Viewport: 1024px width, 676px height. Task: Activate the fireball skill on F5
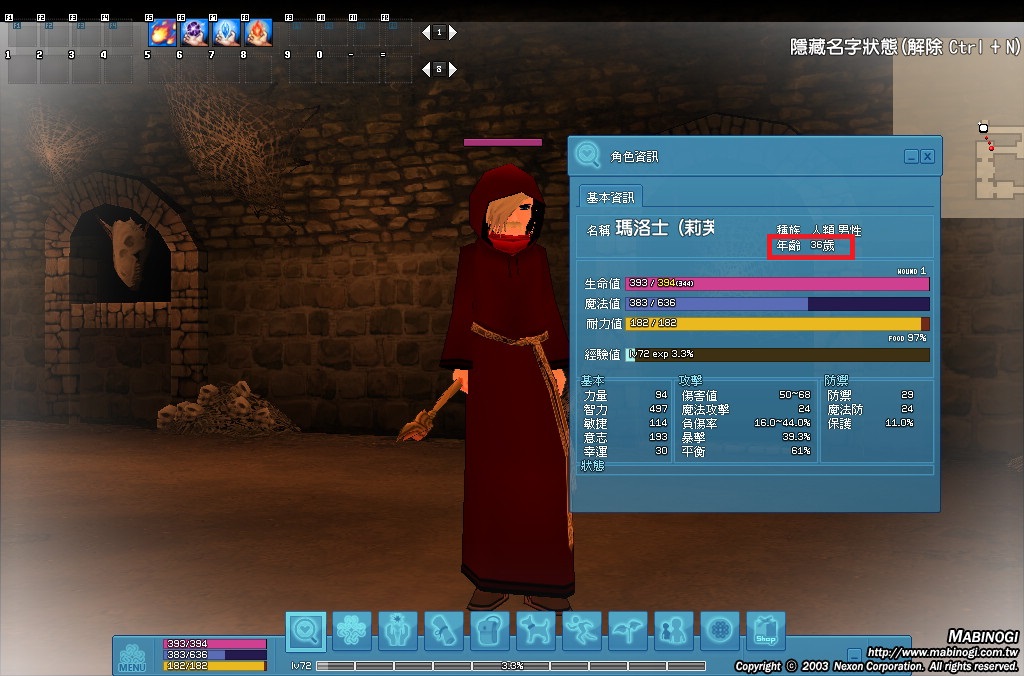pyautogui.click(x=163, y=34)
